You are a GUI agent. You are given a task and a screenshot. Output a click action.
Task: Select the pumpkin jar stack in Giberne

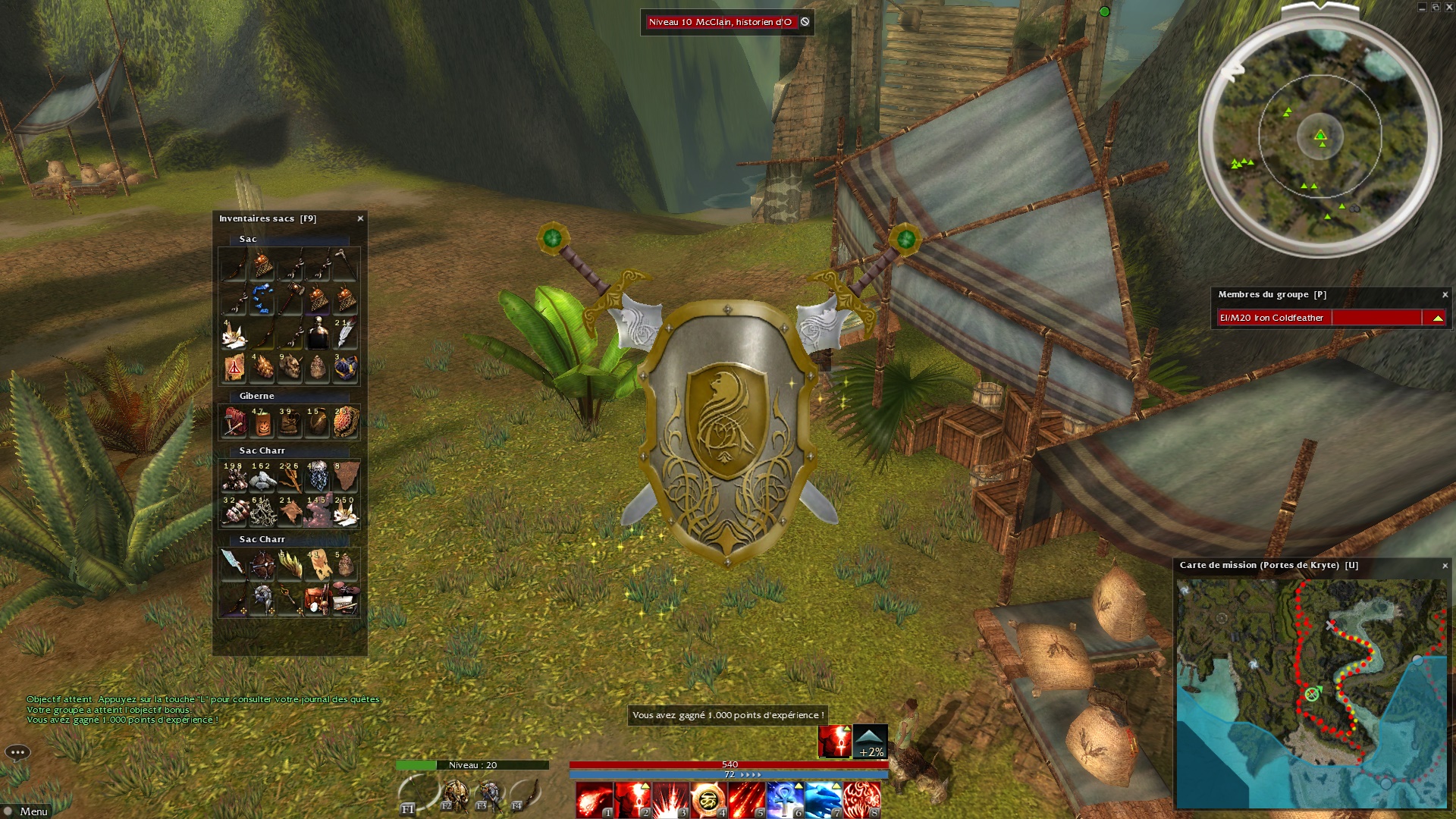[262, 423]
